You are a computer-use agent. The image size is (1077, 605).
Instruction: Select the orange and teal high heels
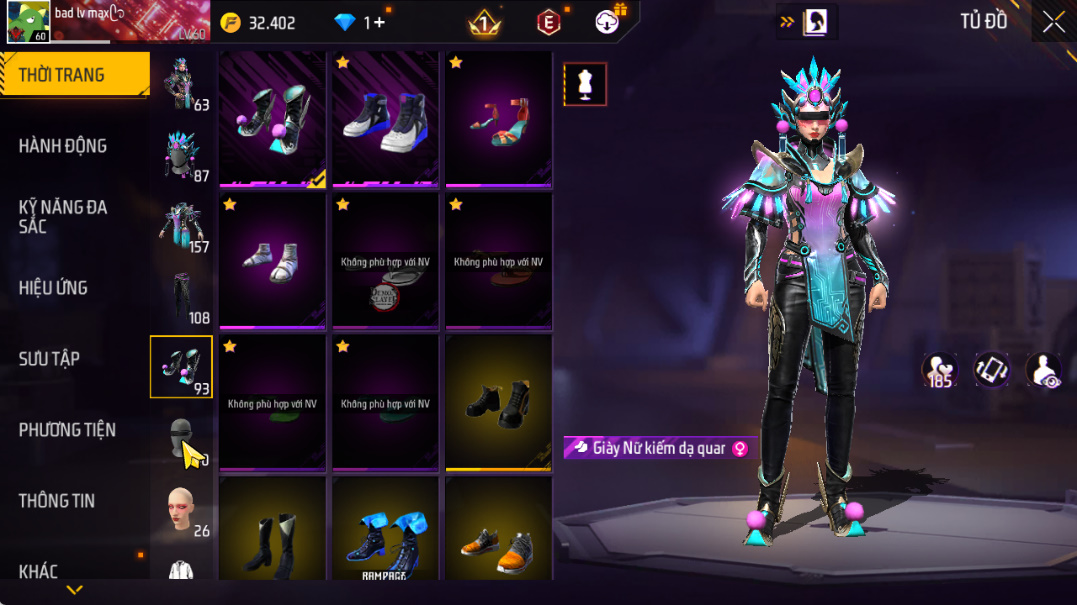click(498, 118)
